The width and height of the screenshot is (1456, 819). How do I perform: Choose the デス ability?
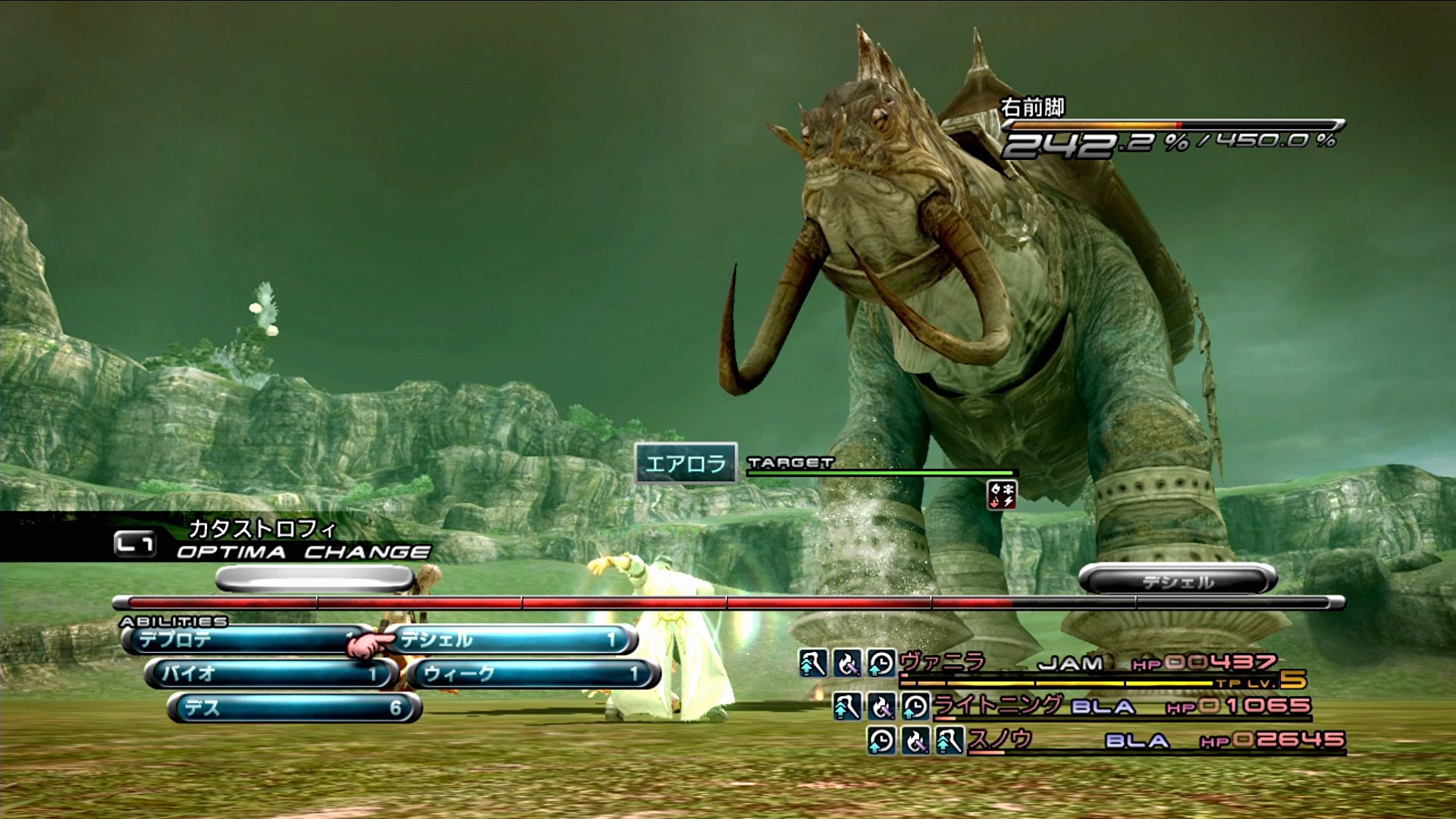(293, 708)
